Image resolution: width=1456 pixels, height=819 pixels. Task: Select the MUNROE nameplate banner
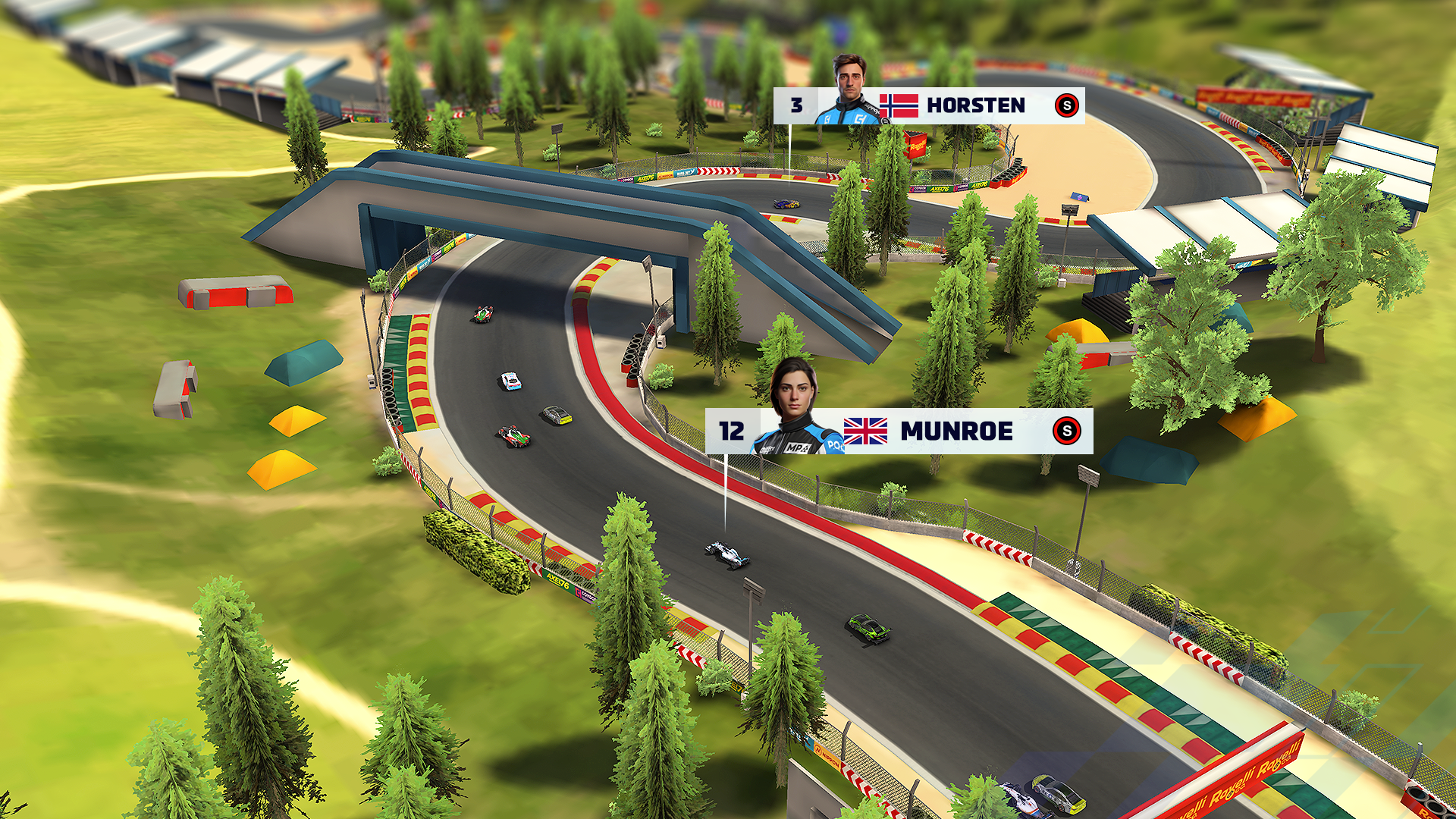[899, 429]
